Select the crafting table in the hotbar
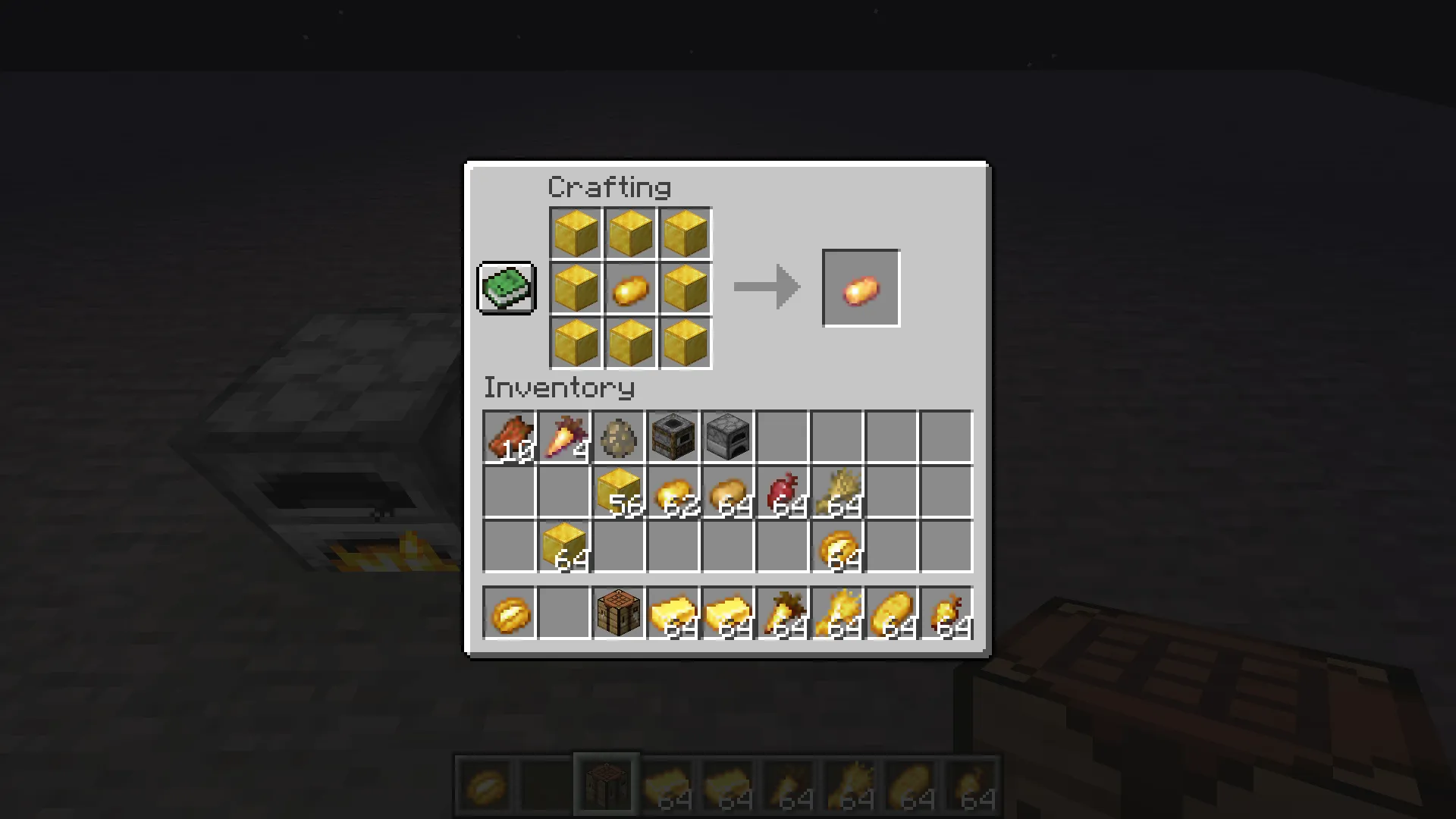Image resolution: width=1456 pixels, height=819 pixels. coord(618,613)
